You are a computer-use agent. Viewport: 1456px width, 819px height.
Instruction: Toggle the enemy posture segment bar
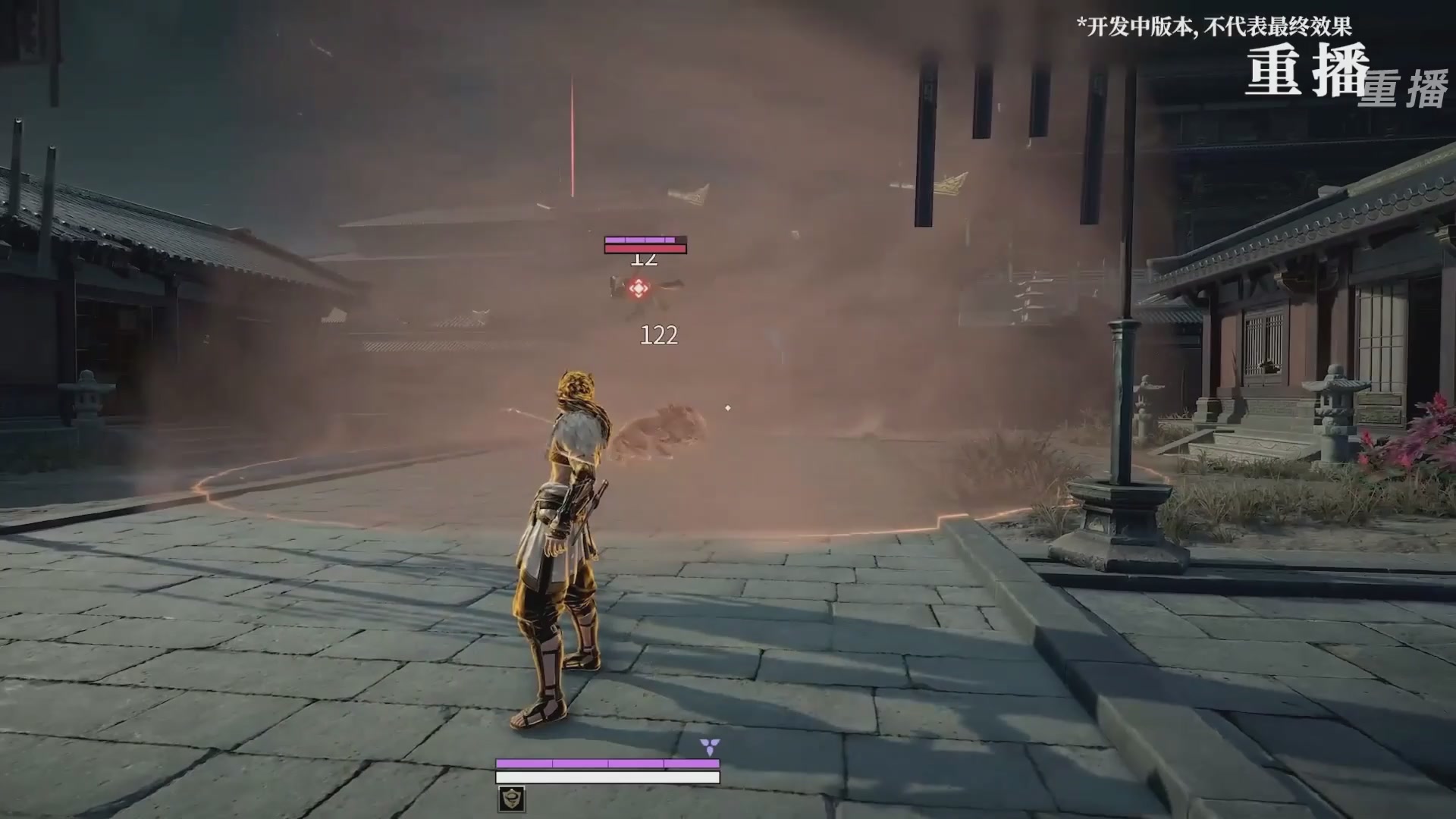[645, 239]
